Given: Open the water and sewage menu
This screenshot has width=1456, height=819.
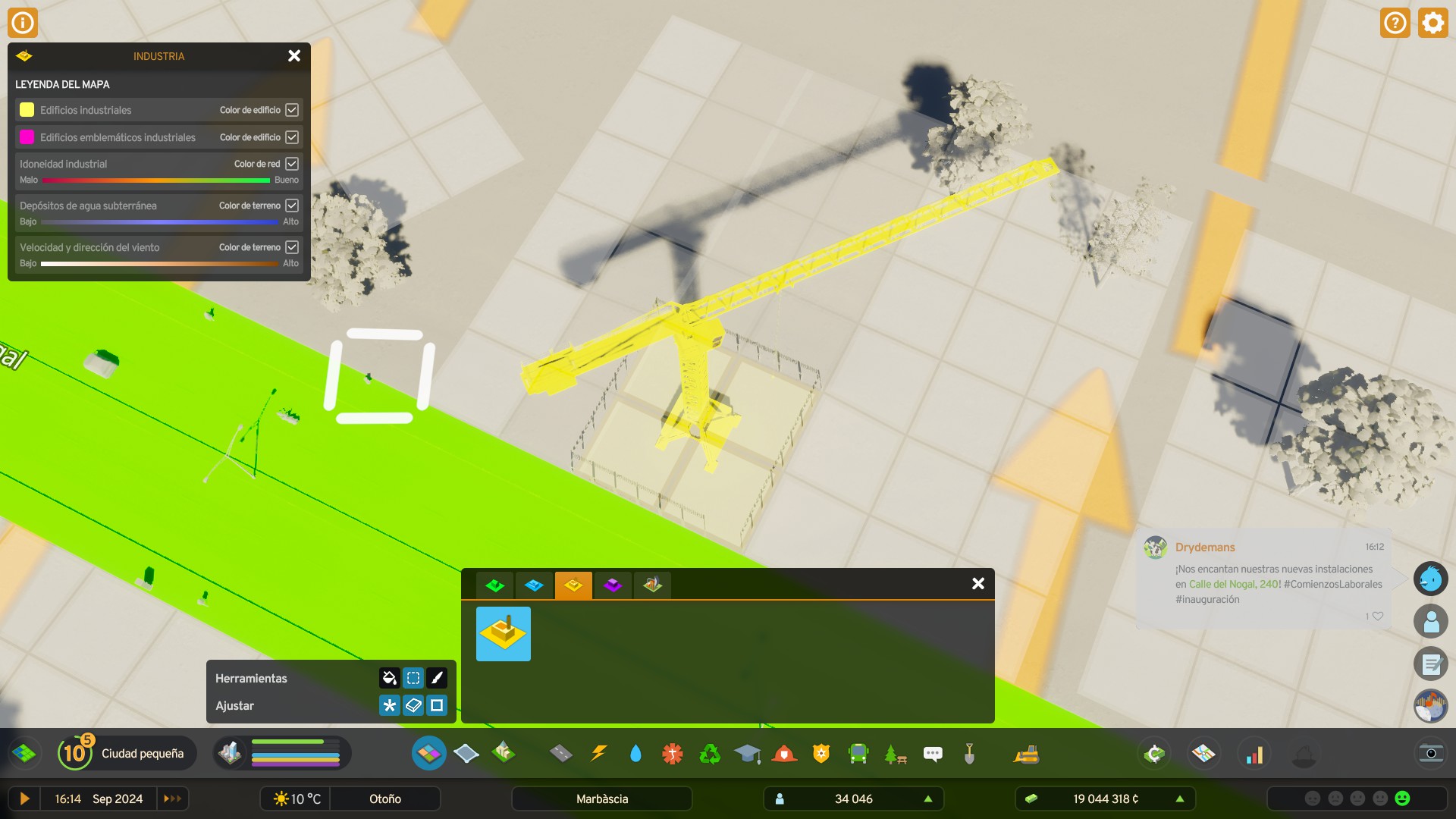Looking at the screenshot, I should (x=636, y=753).
